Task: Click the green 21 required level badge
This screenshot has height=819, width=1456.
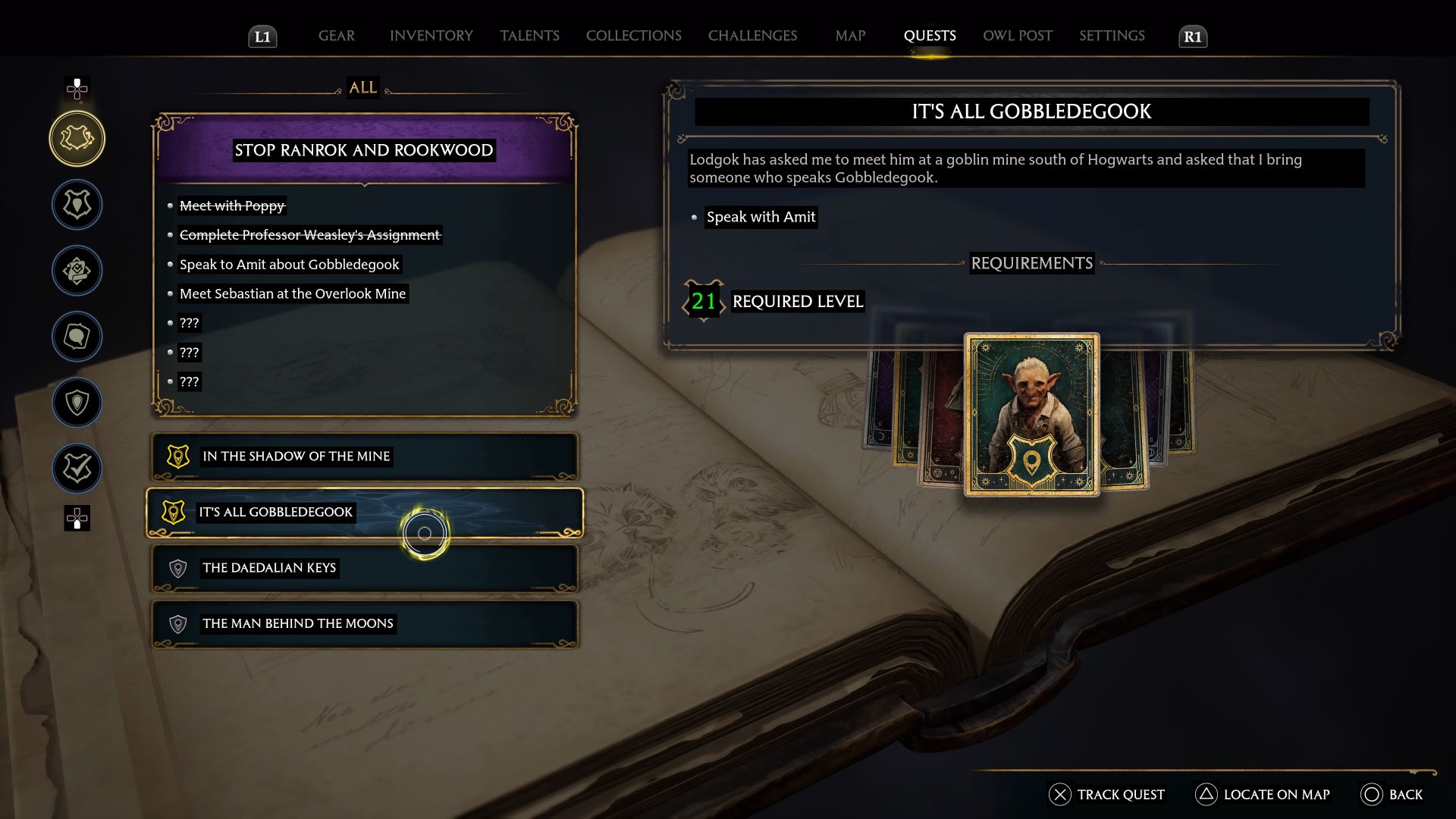Action: pos(703,302)
